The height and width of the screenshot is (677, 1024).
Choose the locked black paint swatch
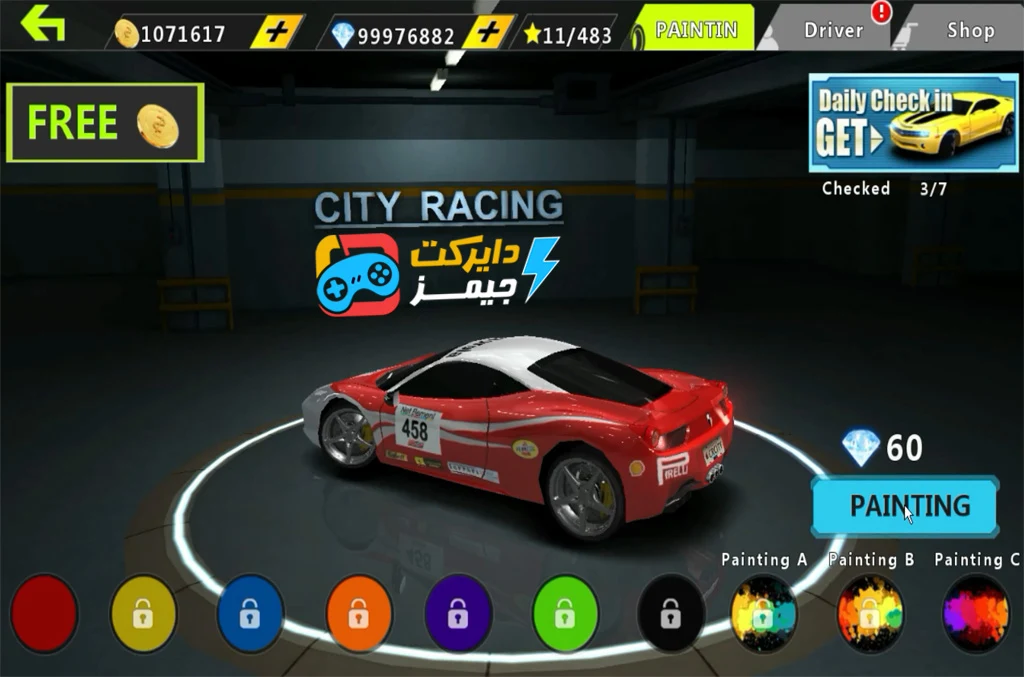(670, 613)
